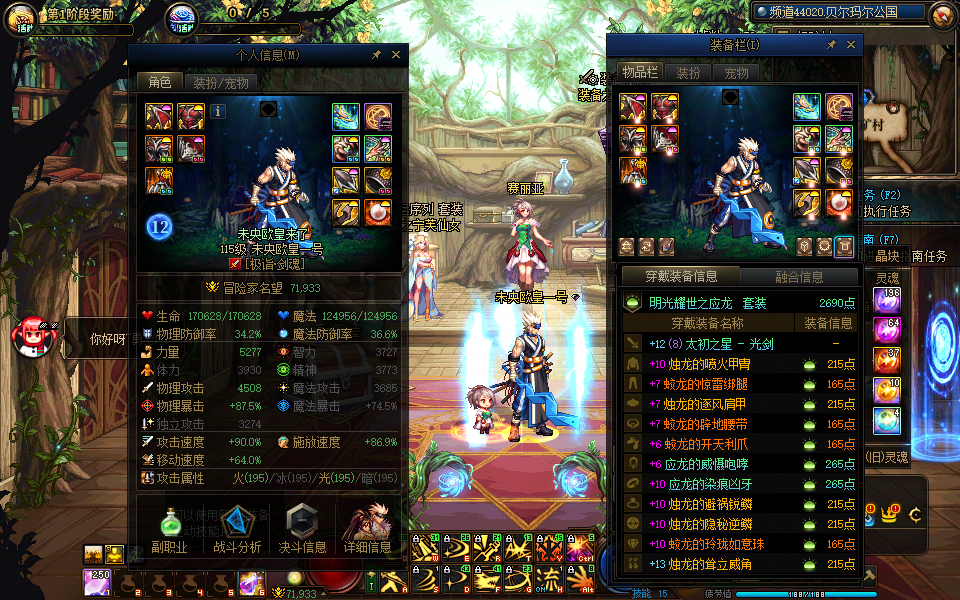This screenshot has height=600, width=960.
Task: Open 战斗分析 combat analysis
Action: (237, 530)
